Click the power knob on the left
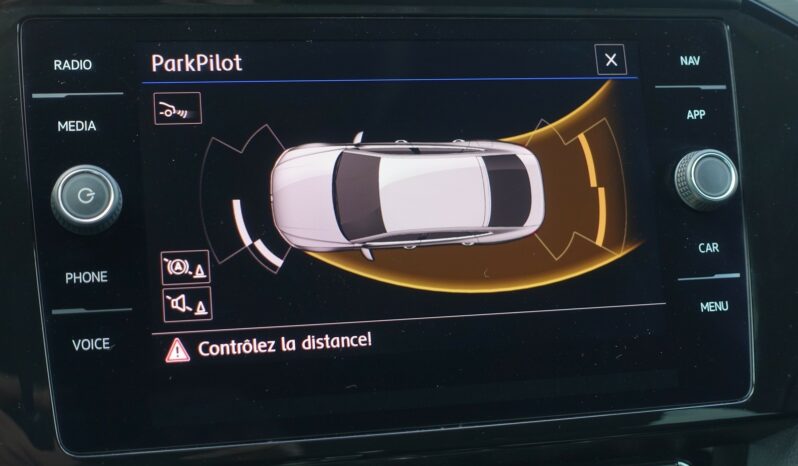 (87, 195)
